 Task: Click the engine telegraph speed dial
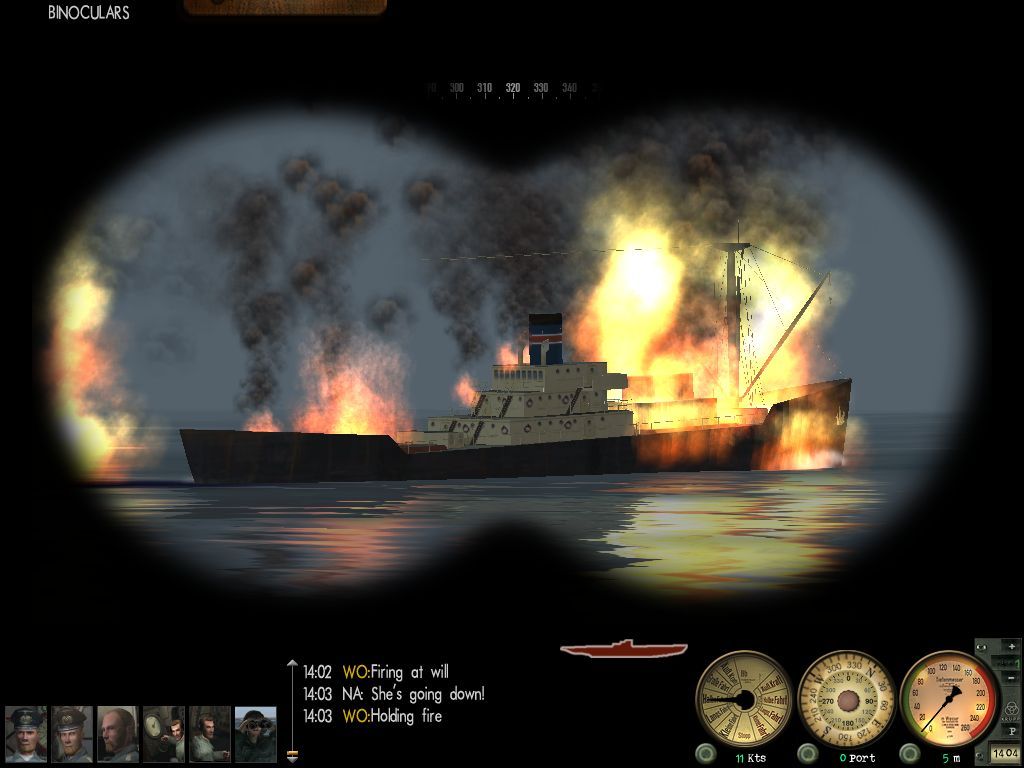(743, 698)
